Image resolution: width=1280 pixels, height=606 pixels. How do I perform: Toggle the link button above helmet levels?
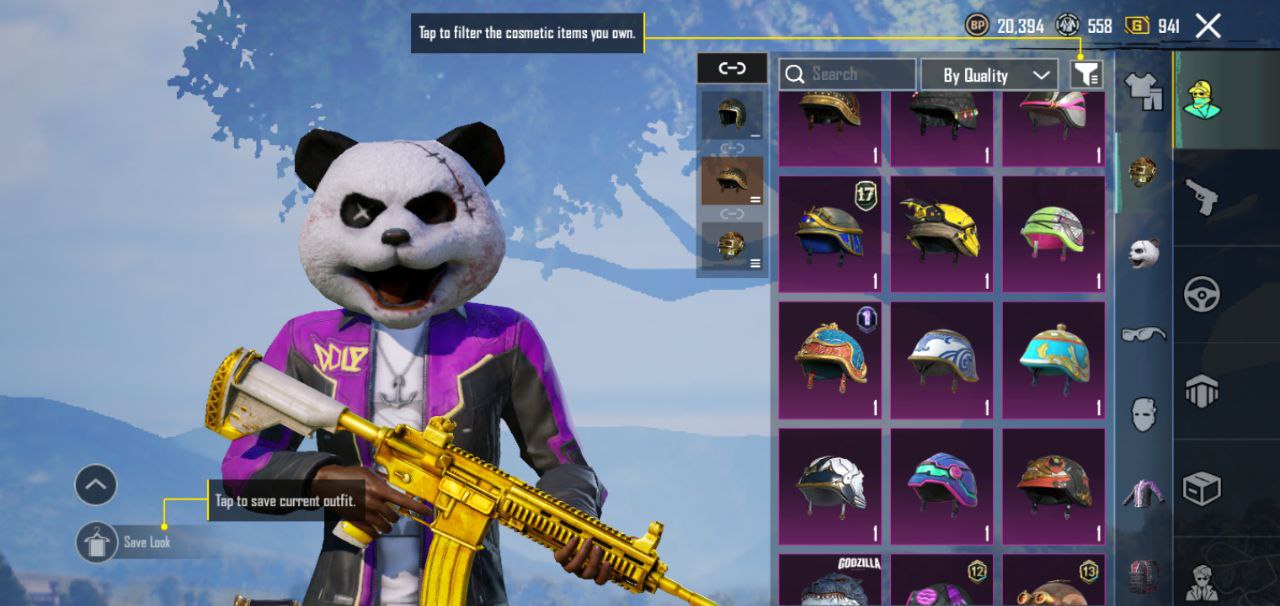tap(732, 68)
